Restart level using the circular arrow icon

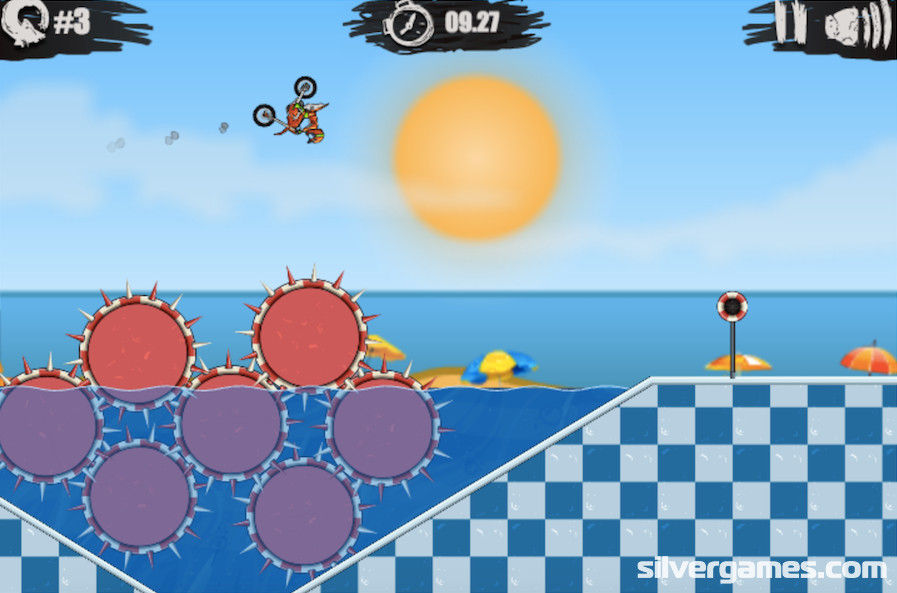[x=23, y=23]
